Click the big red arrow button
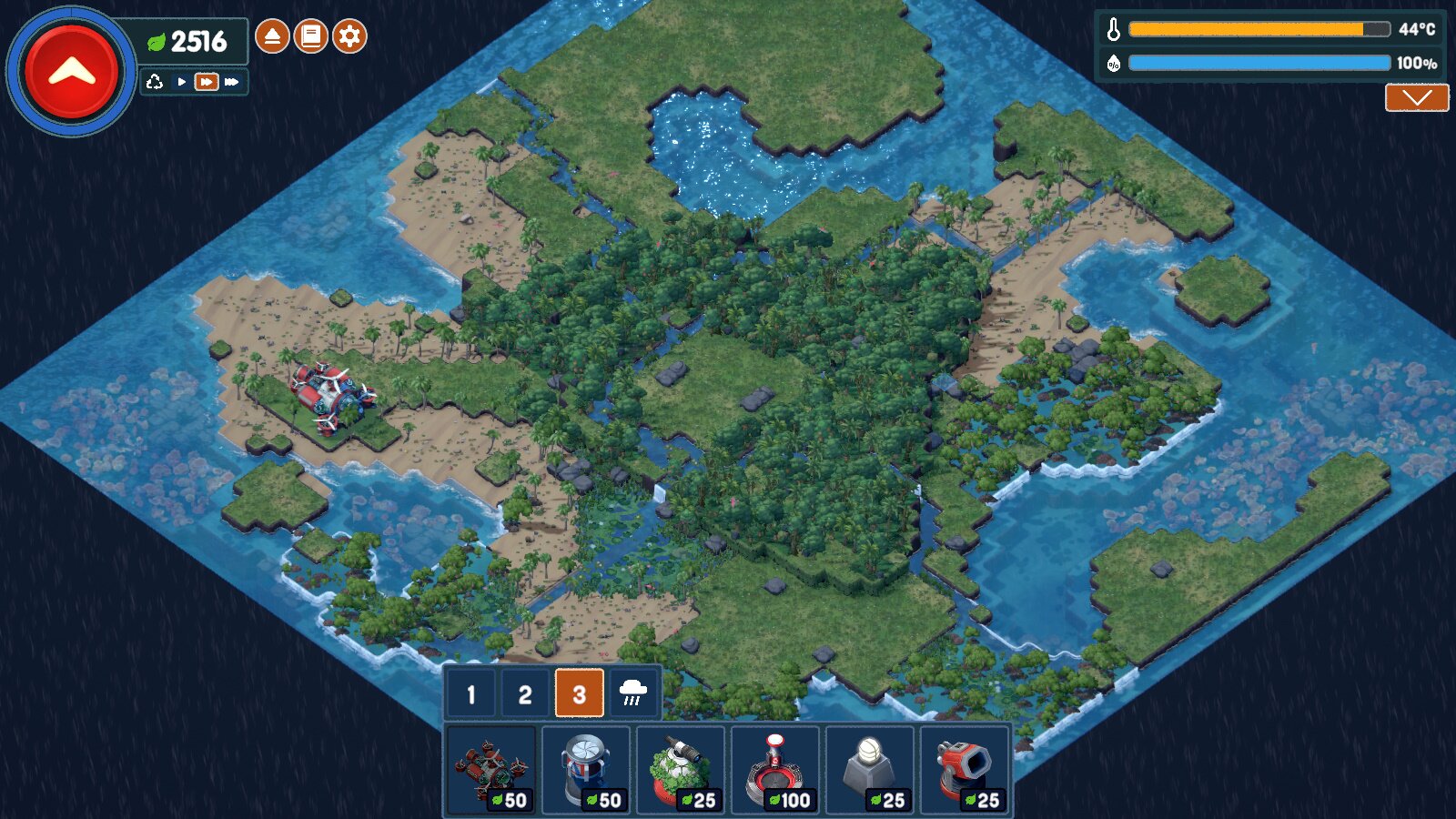 pos(72,72)
